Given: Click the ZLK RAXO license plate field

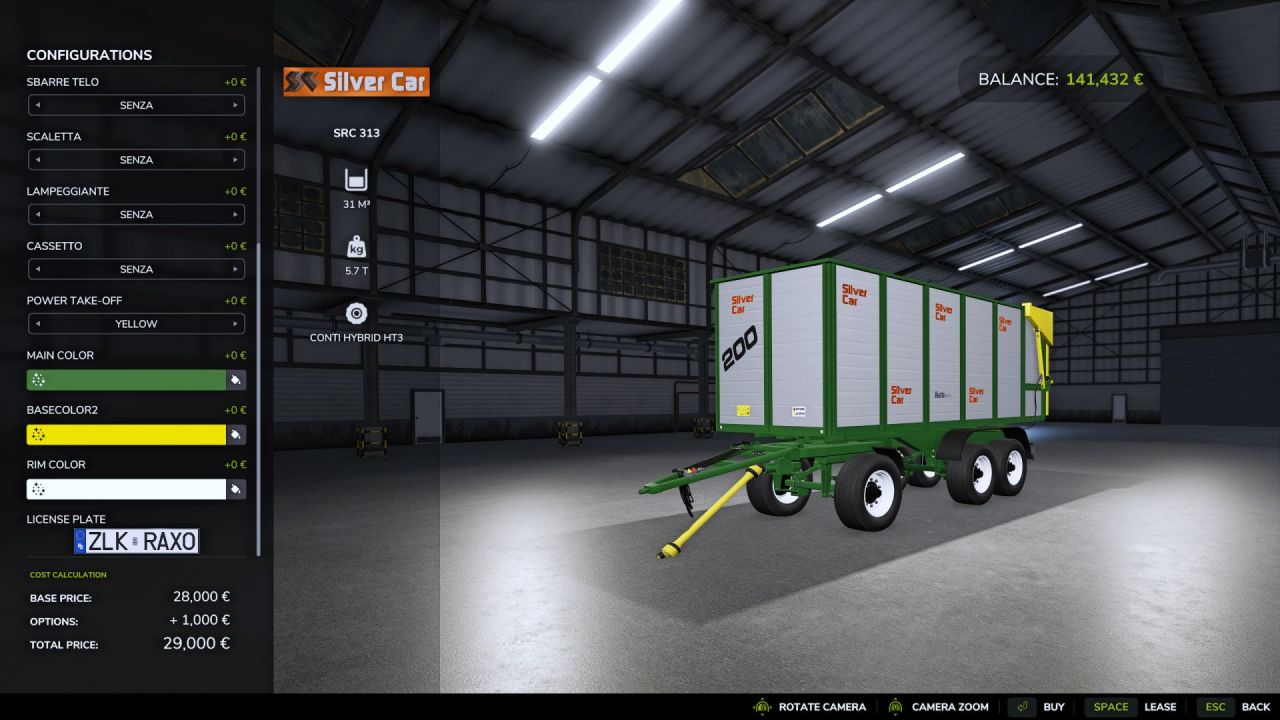Looking at the screenshot, I should (x=137, y=541).
